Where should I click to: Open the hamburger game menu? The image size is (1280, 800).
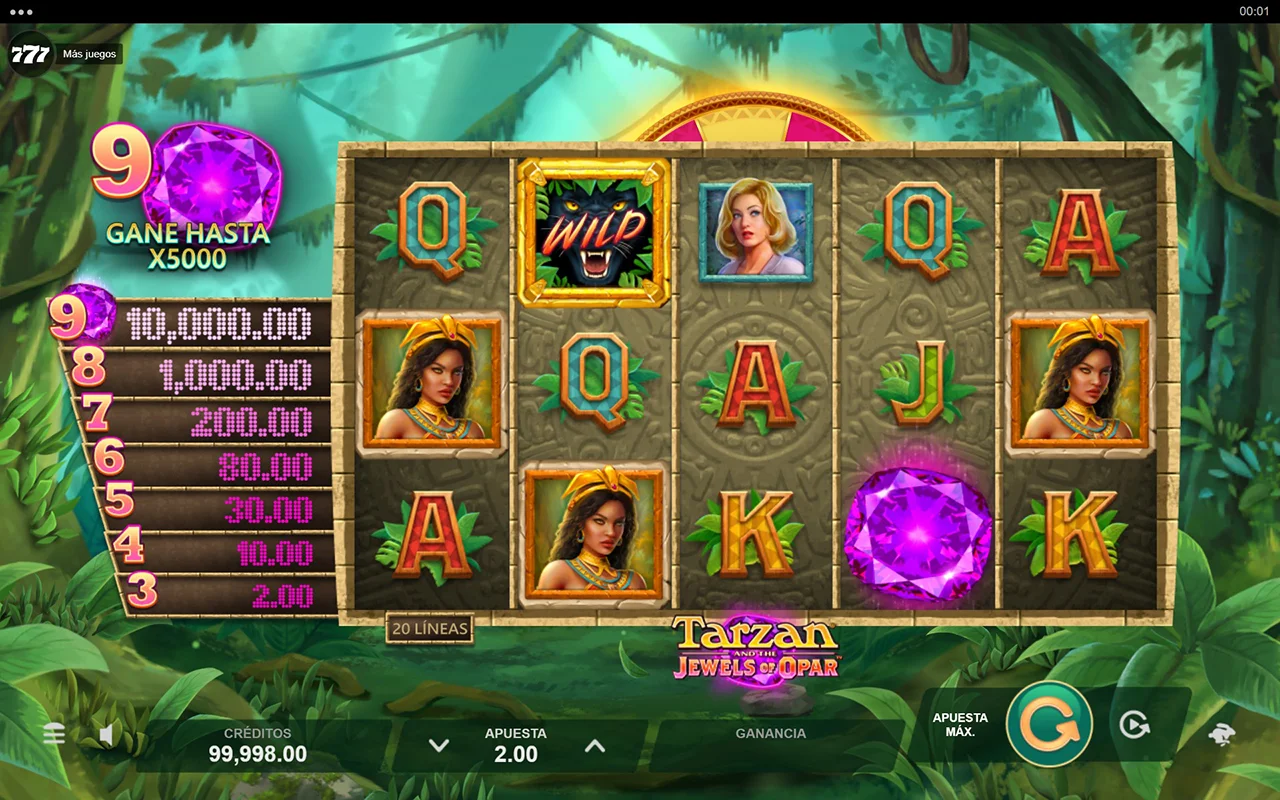54,735
